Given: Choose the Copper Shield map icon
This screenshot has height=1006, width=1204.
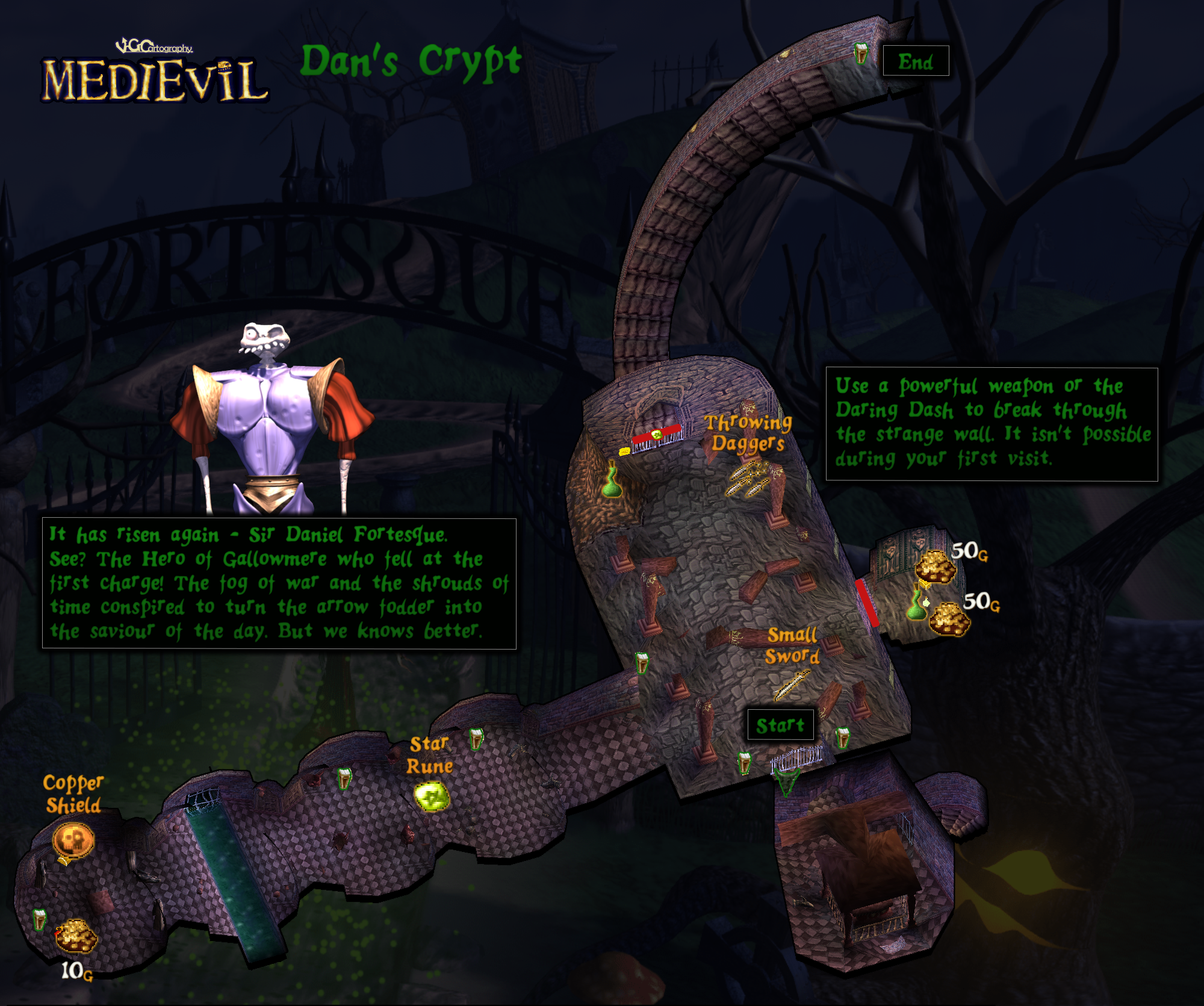Looking at the screenshot, I should point(73,840).
